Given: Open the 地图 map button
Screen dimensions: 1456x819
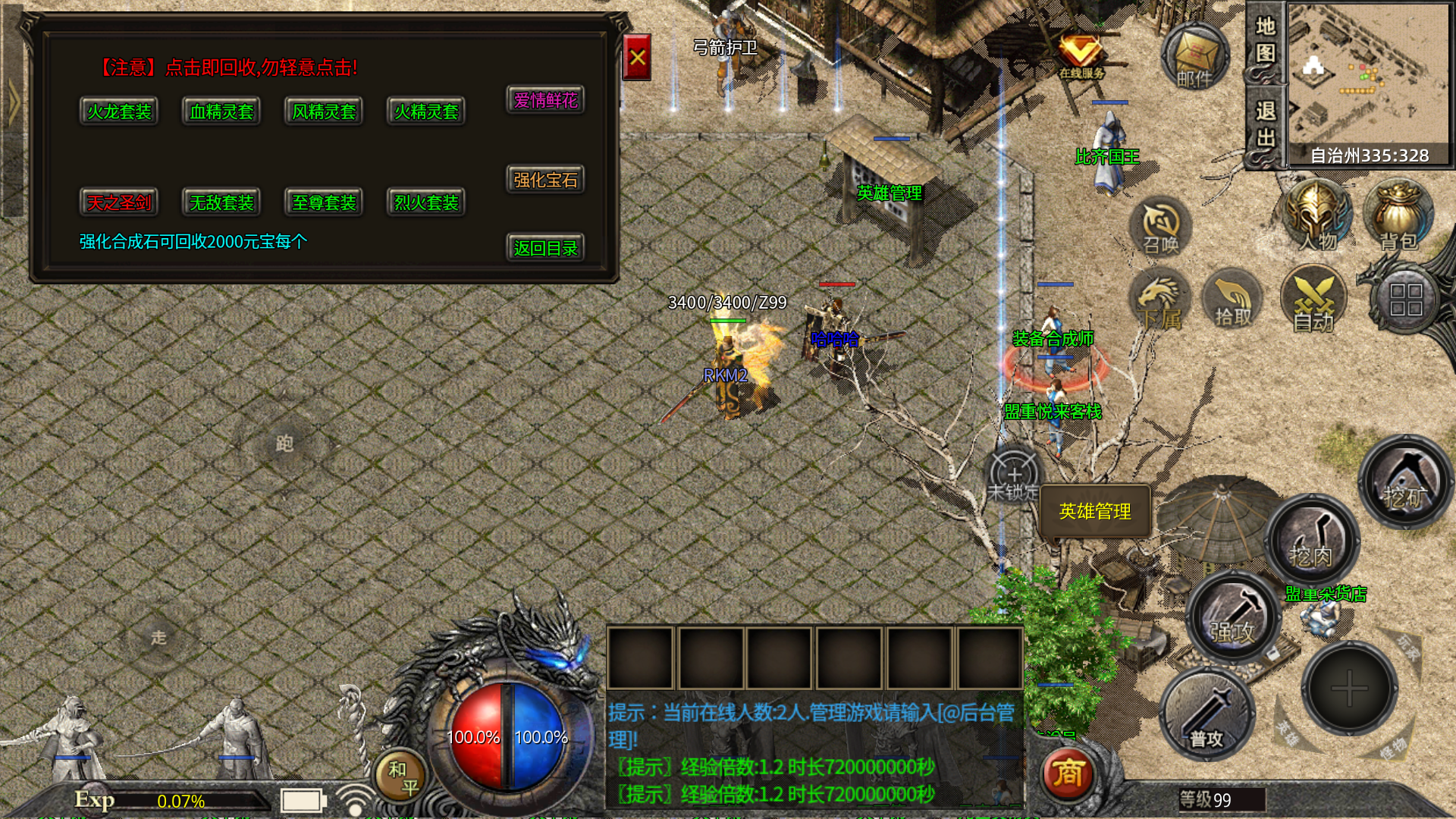Looking at the screenshot, I should pos(1265,41).
